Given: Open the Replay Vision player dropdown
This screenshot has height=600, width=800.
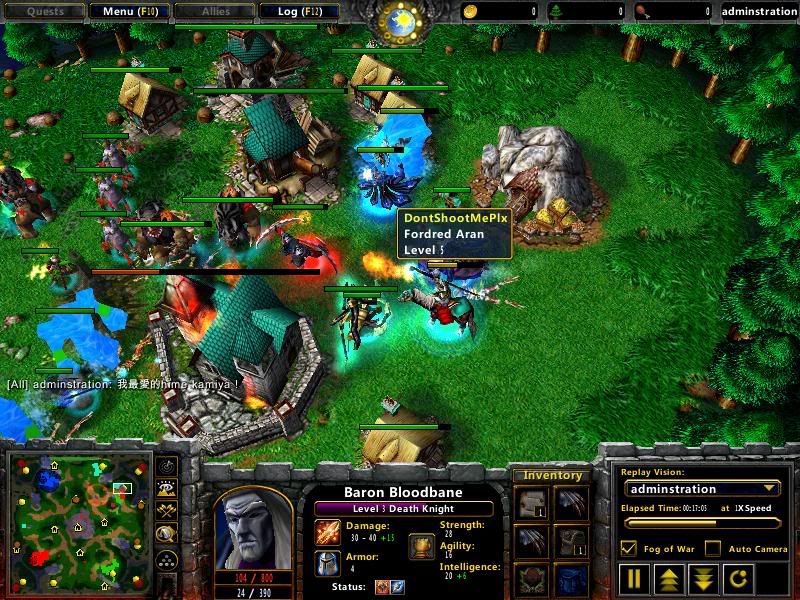Looking at the screenshot, I should coord(701,489).
